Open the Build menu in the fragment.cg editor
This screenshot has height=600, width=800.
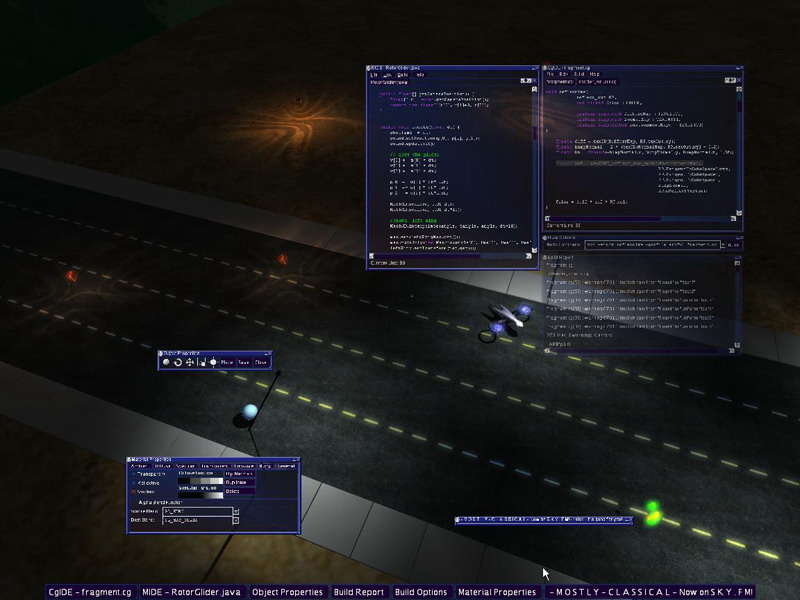579,74
